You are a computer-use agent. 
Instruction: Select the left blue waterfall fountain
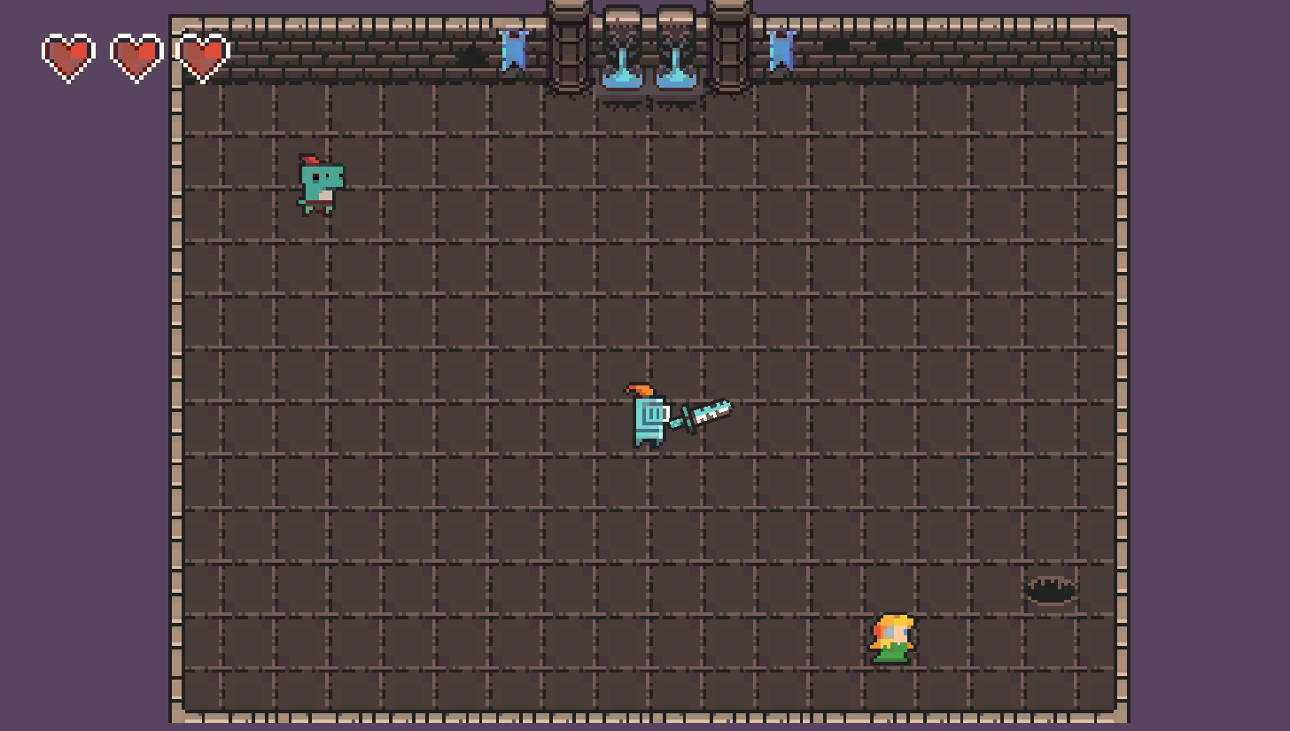coord(623,55)
